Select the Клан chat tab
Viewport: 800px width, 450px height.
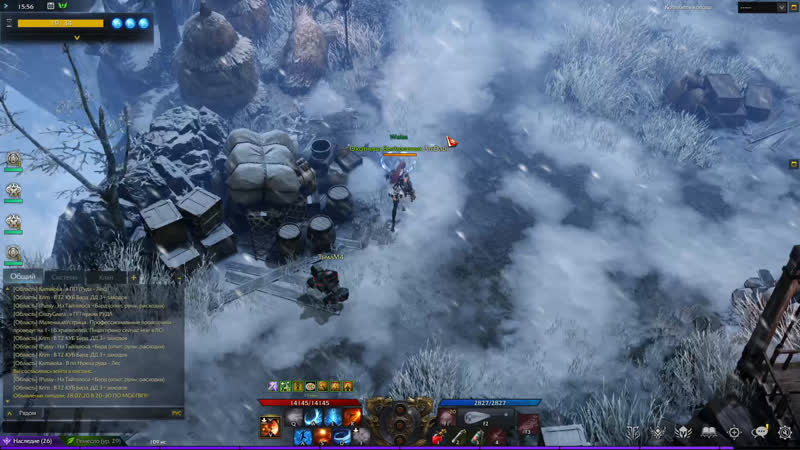point(106,277)
